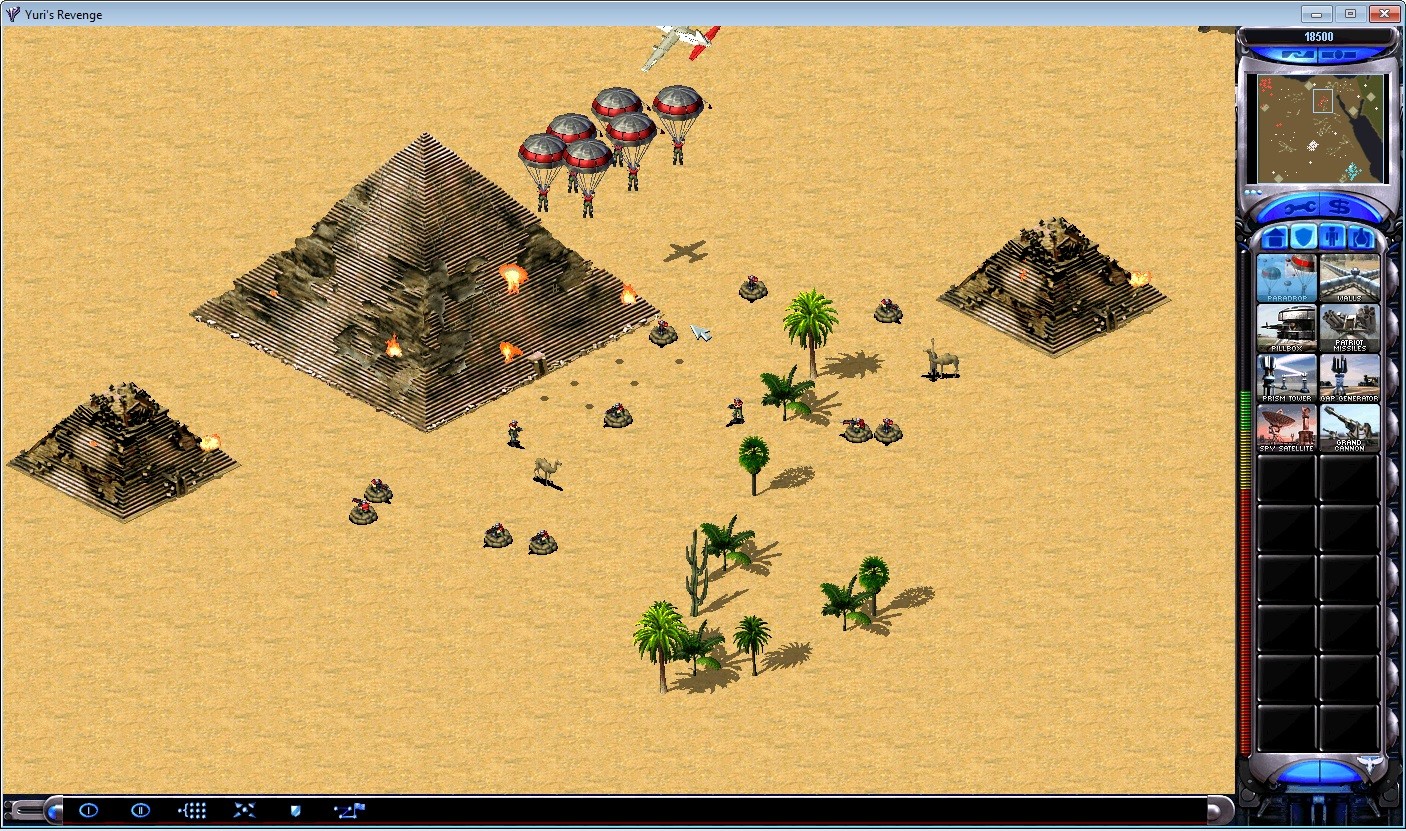Screen dimensions: 1406x831
Task: Activate the Repair wrench mode
Action: tap(1300, 207)
